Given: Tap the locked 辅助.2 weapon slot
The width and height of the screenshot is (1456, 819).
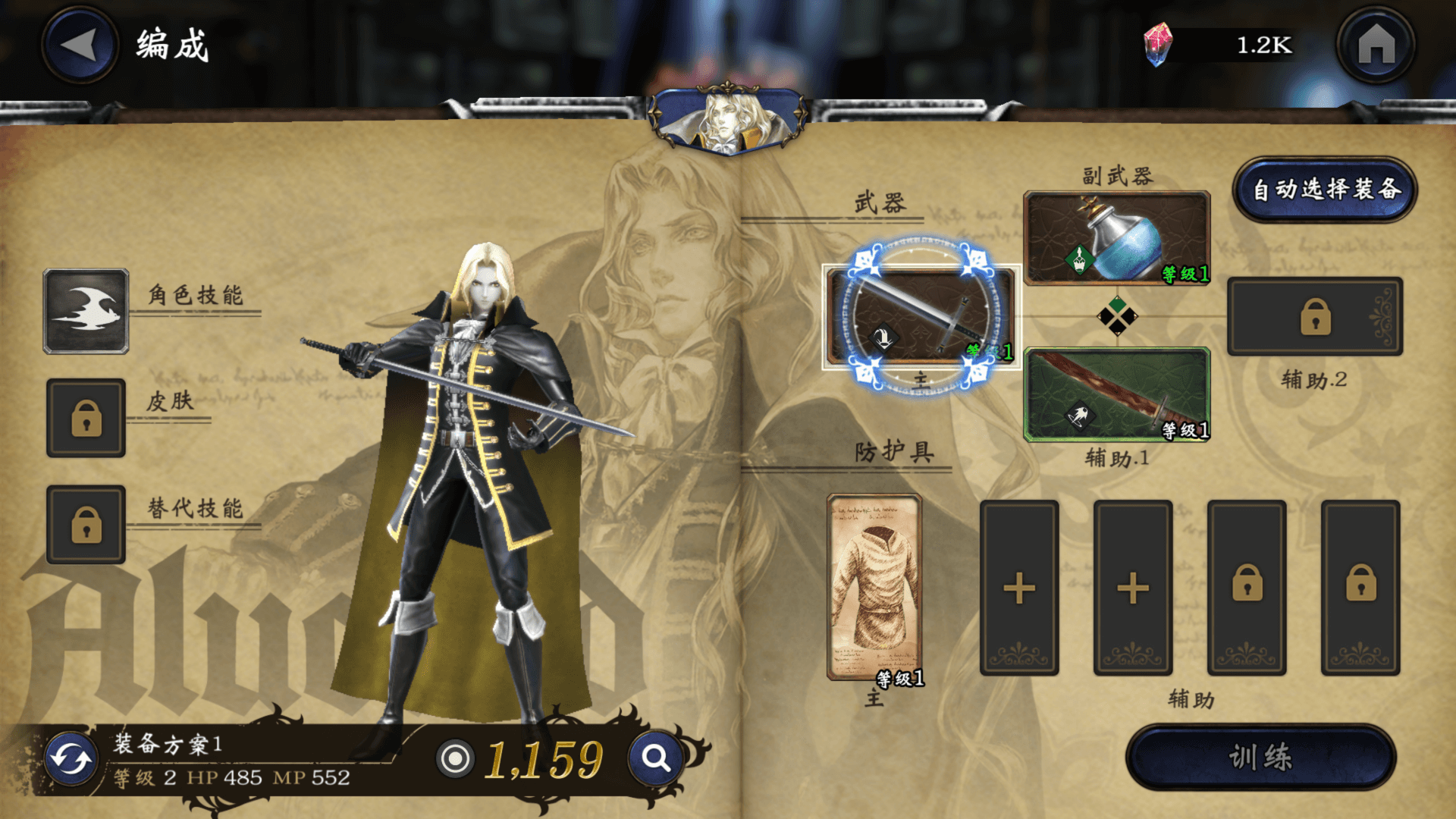Looking at the screenshot, I should (x=1315, y=316).
